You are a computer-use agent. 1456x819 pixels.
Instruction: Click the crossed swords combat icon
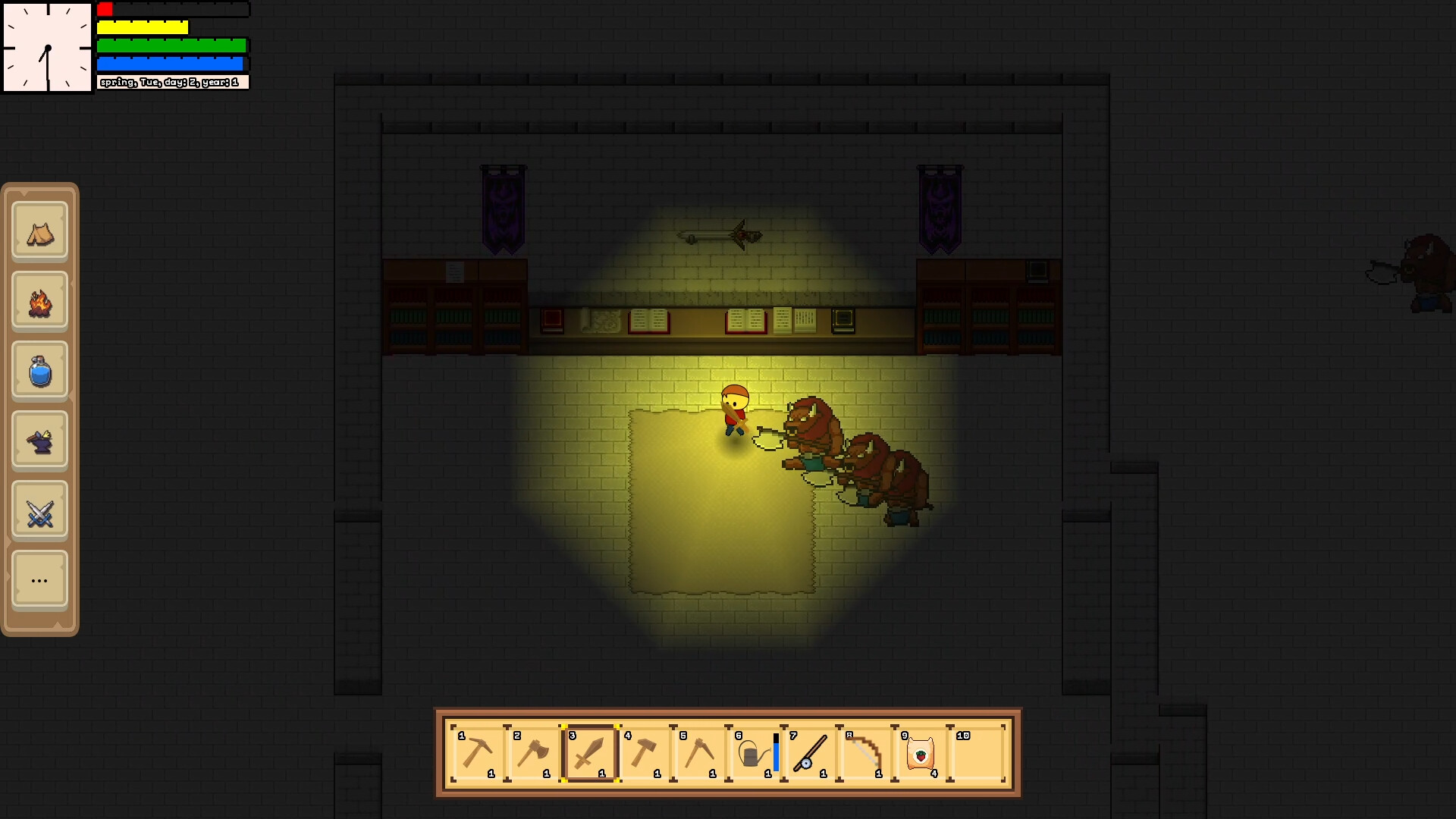coord(40,510)
